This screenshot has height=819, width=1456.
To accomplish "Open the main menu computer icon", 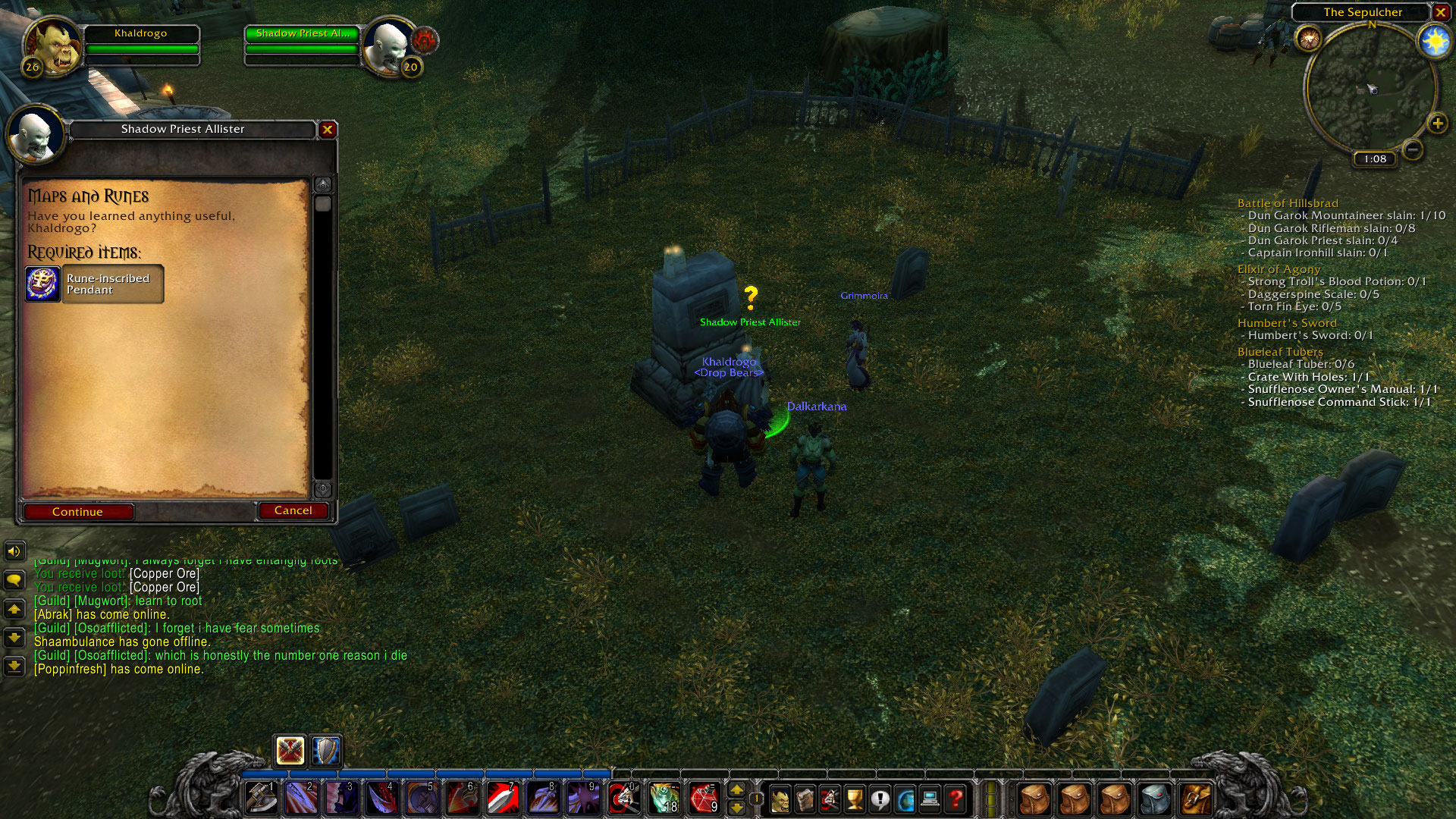I will tap(930, 799).
